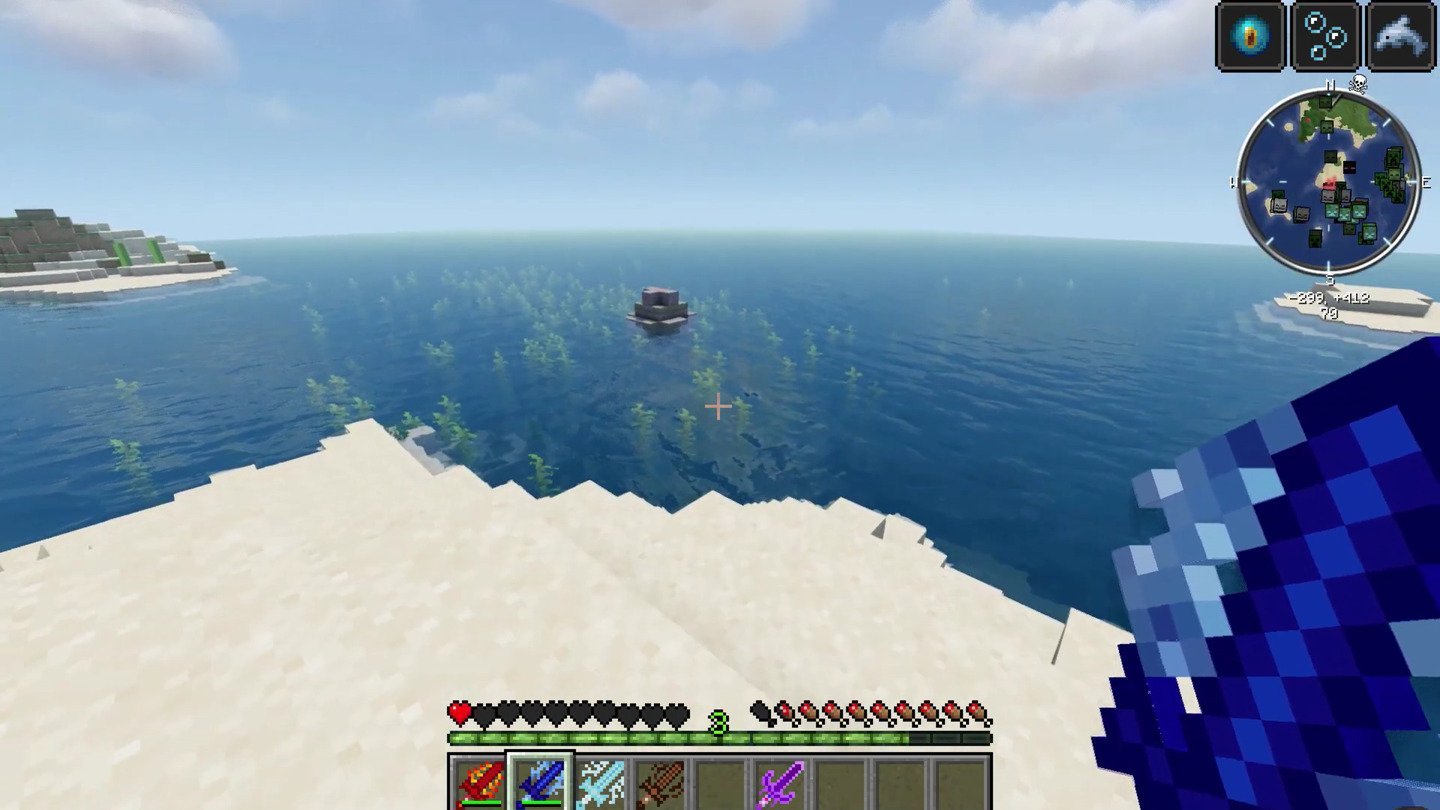Pick the purple sword in the hotbar
The height and width of the screenshot is (810, 1440).
point(780,783)
